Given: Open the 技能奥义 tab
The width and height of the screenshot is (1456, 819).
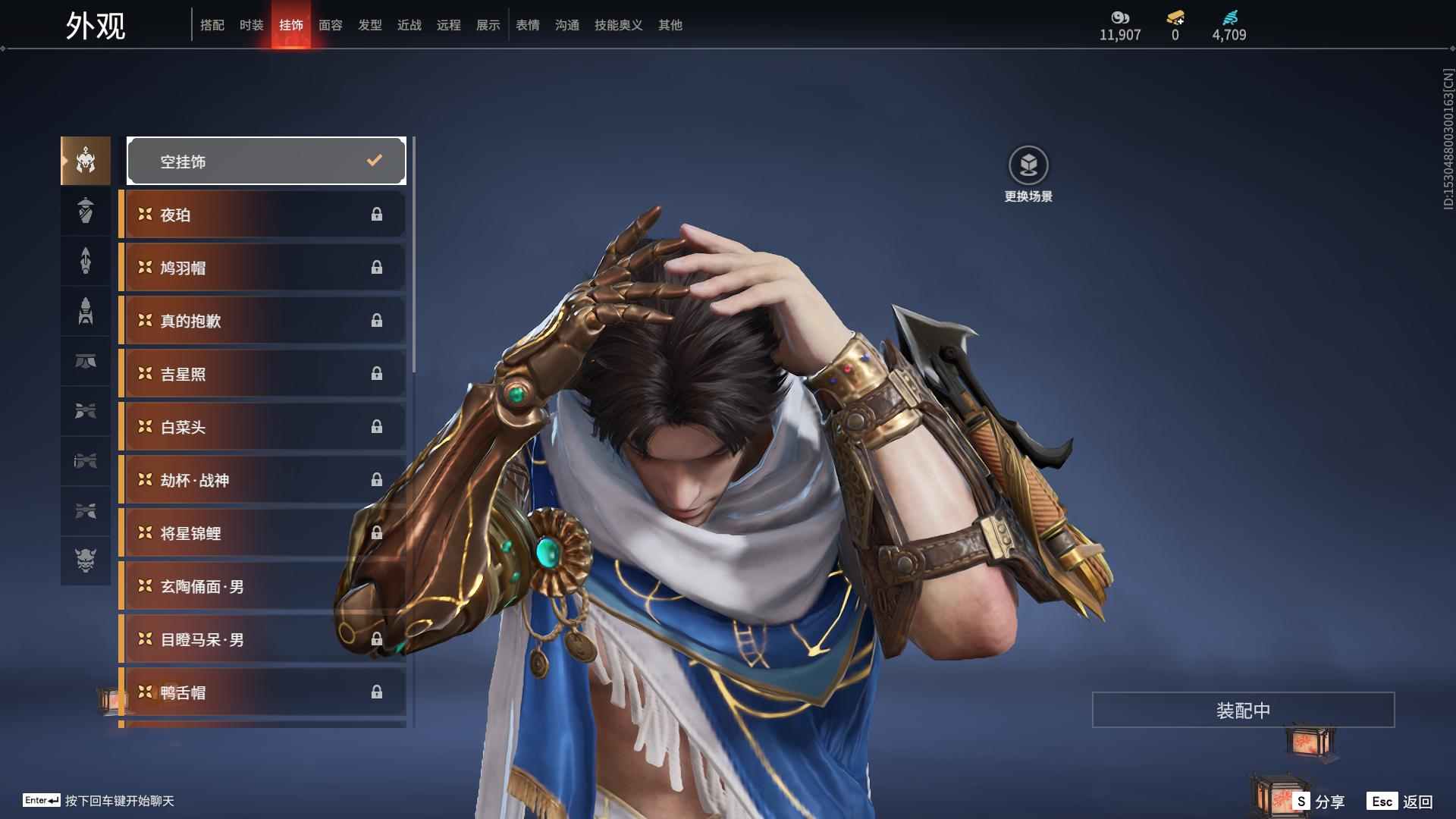Looking at the screenshot, I should point(618,25).
